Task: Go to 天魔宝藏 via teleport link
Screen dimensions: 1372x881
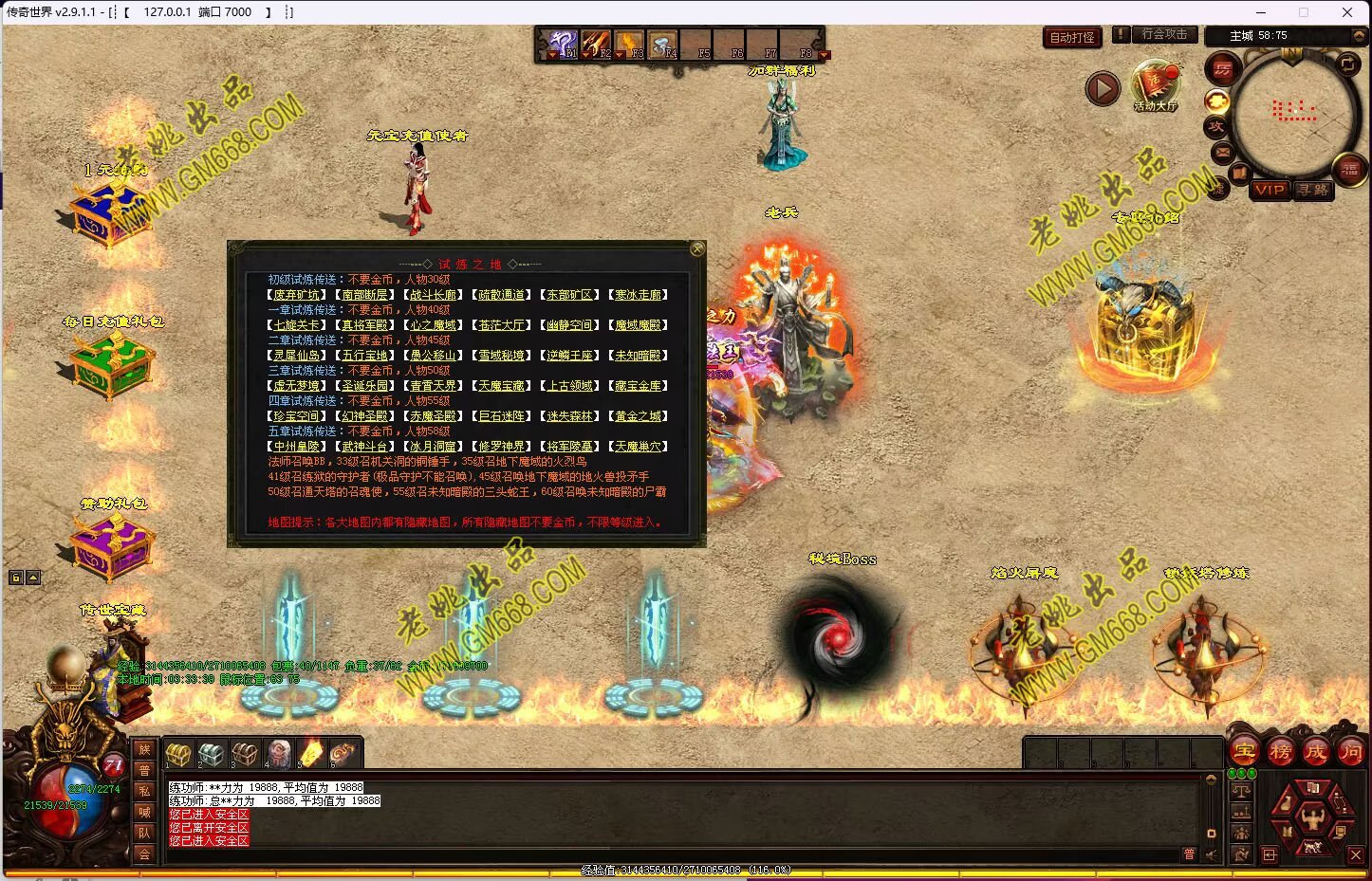Action: [x=501, y=386]
